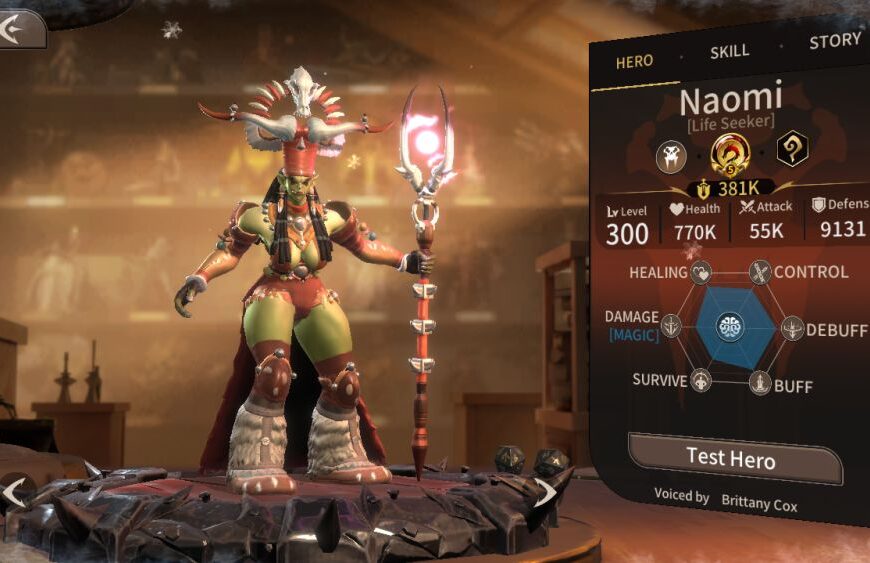
Task: Select the CONTROL role icon
Action: [x=761, y=271]
